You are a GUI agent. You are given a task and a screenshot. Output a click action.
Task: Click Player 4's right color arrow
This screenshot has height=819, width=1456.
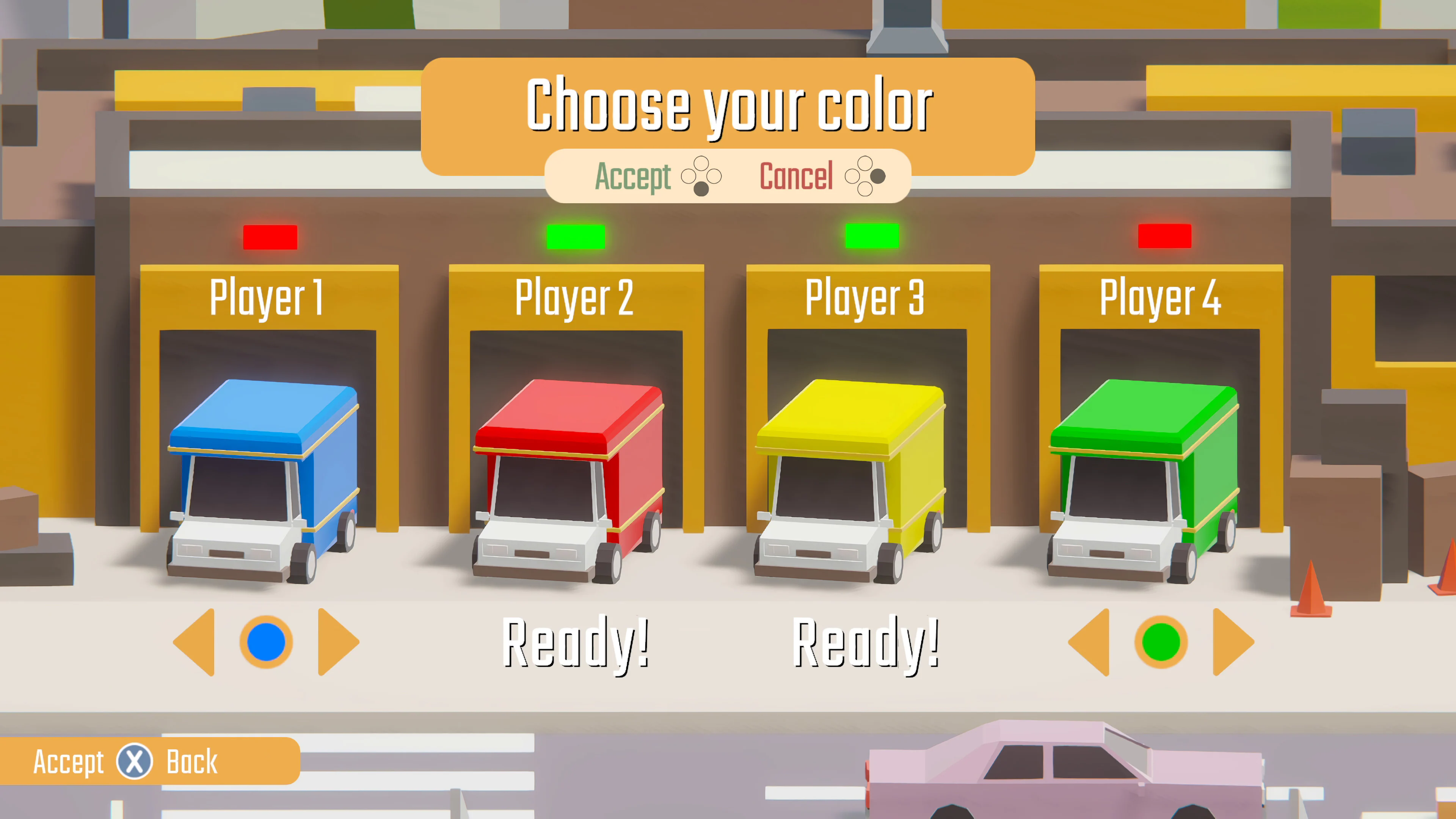click(1232, 643)
